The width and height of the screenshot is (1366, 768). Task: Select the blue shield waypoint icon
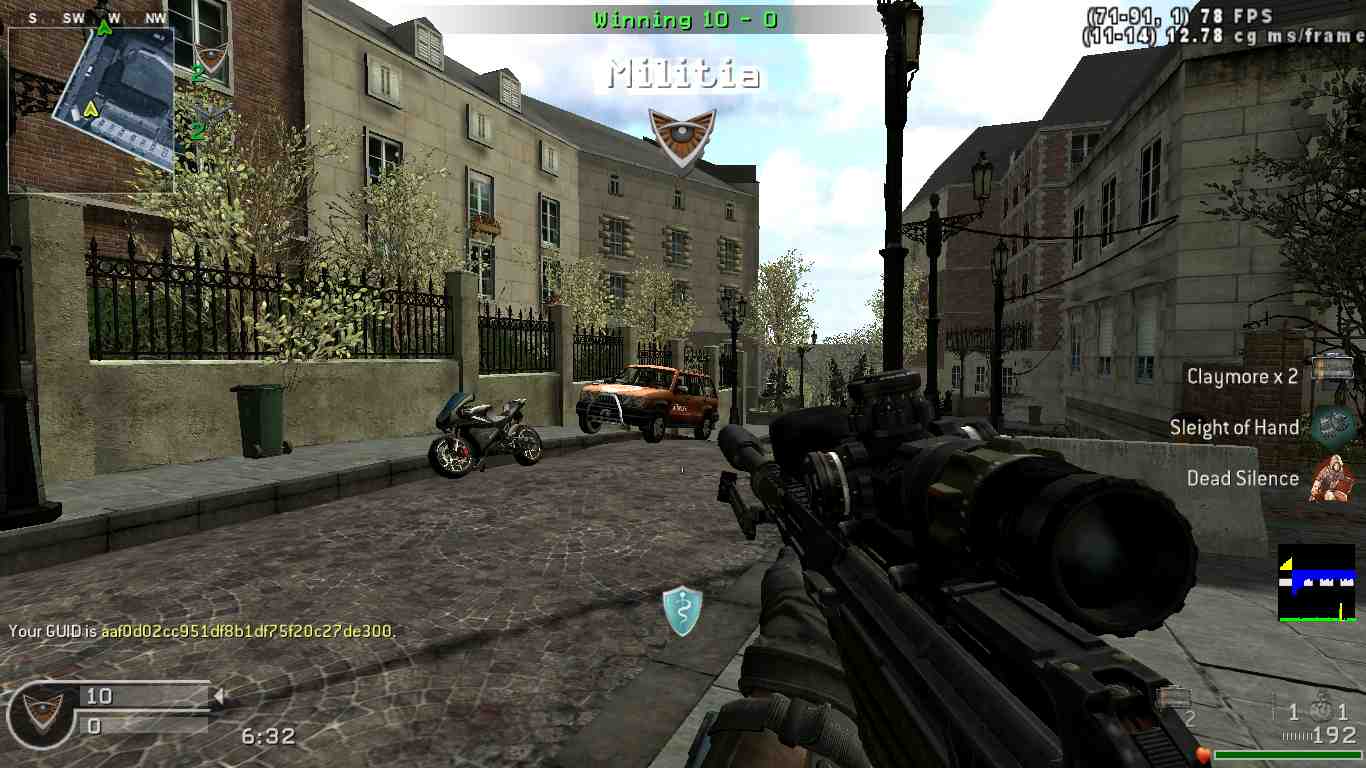point(682,610)
